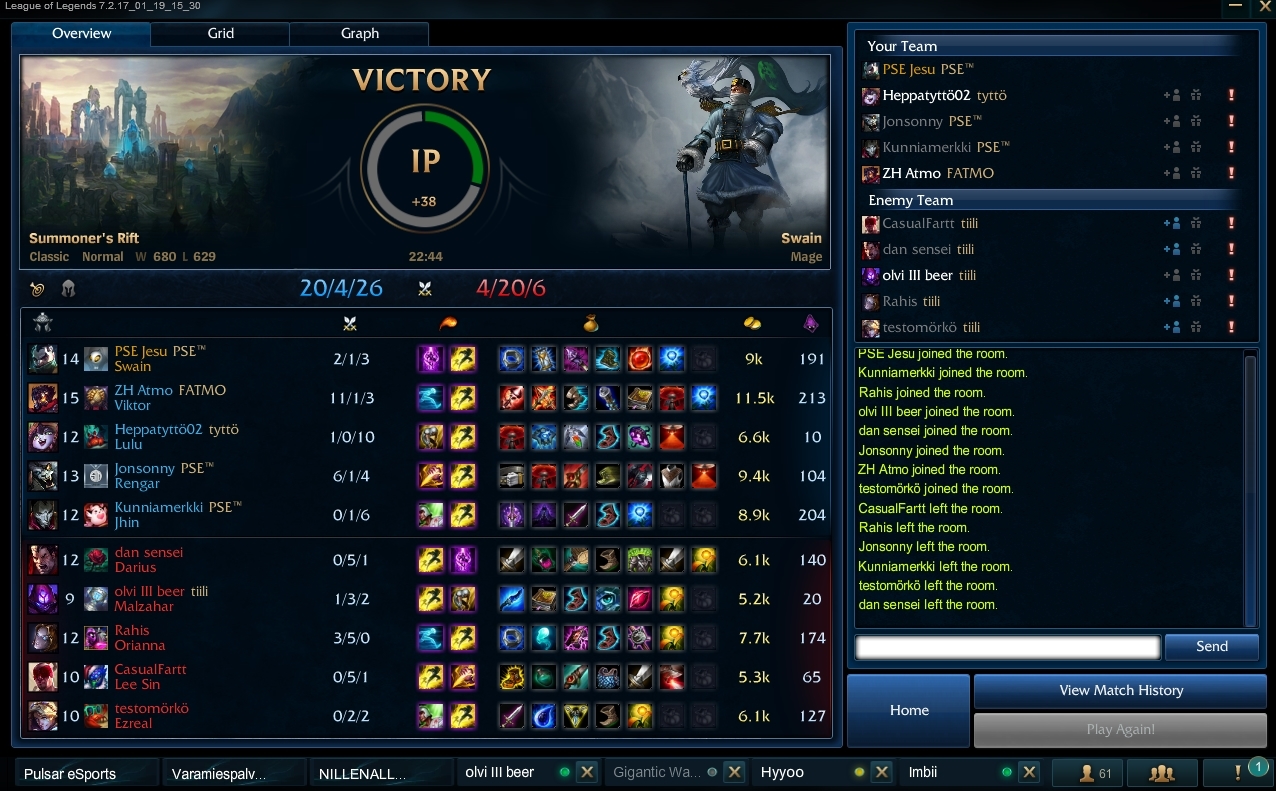Screen dimensions: 1276x791
Task: Close the Gigantic Wa... chat tab
Action: (734, 772)
